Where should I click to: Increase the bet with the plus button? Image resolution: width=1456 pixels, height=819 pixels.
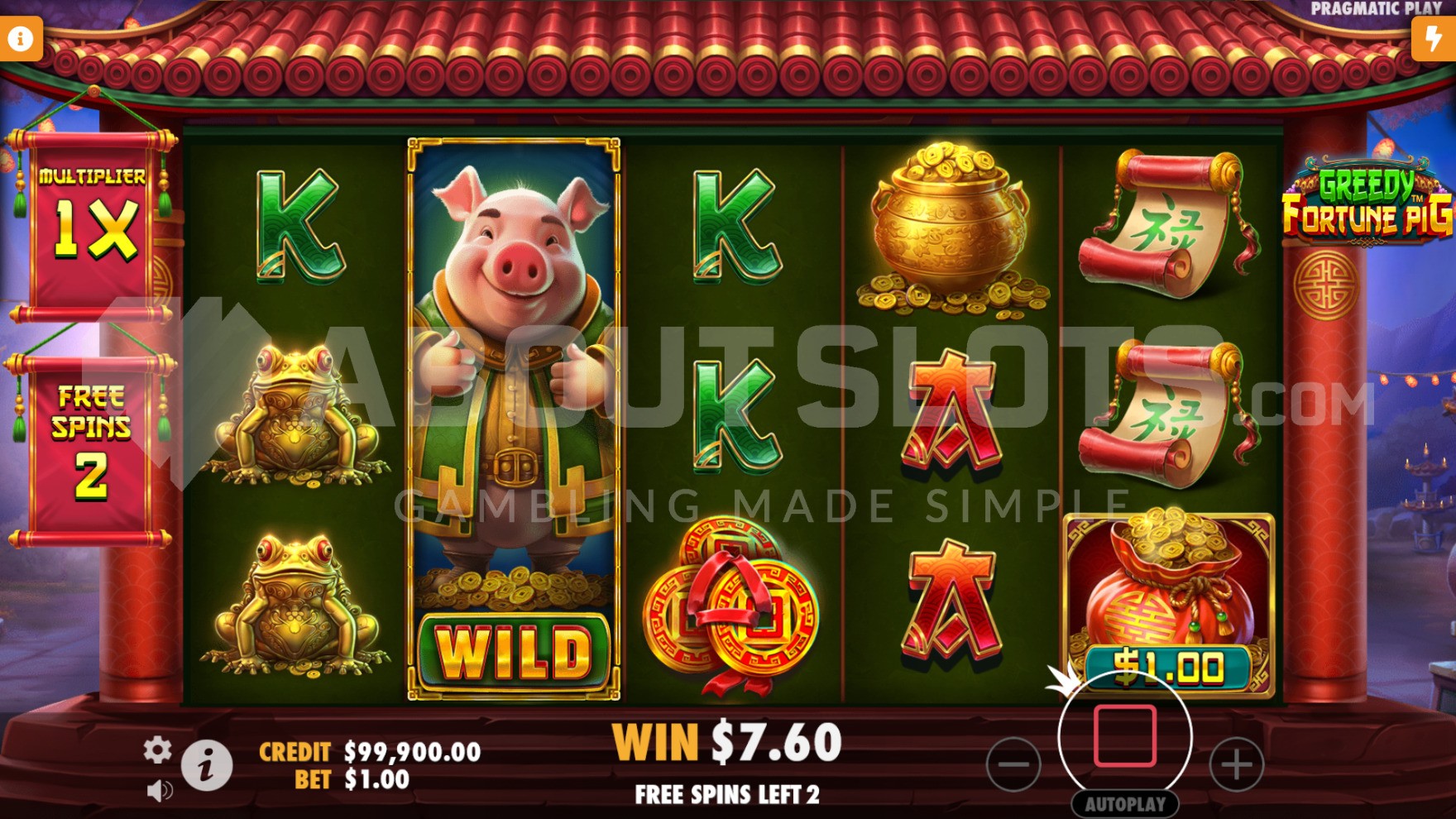[x=1236, y=766]
